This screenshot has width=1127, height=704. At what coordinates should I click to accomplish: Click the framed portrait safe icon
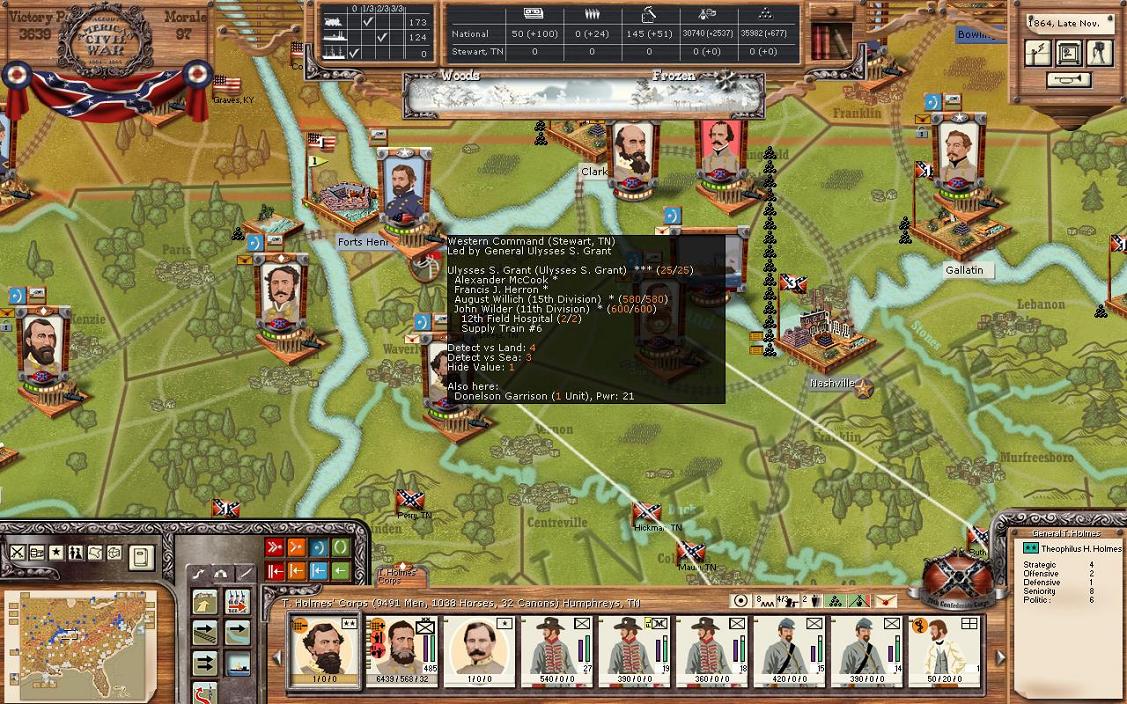point(1070,52)
